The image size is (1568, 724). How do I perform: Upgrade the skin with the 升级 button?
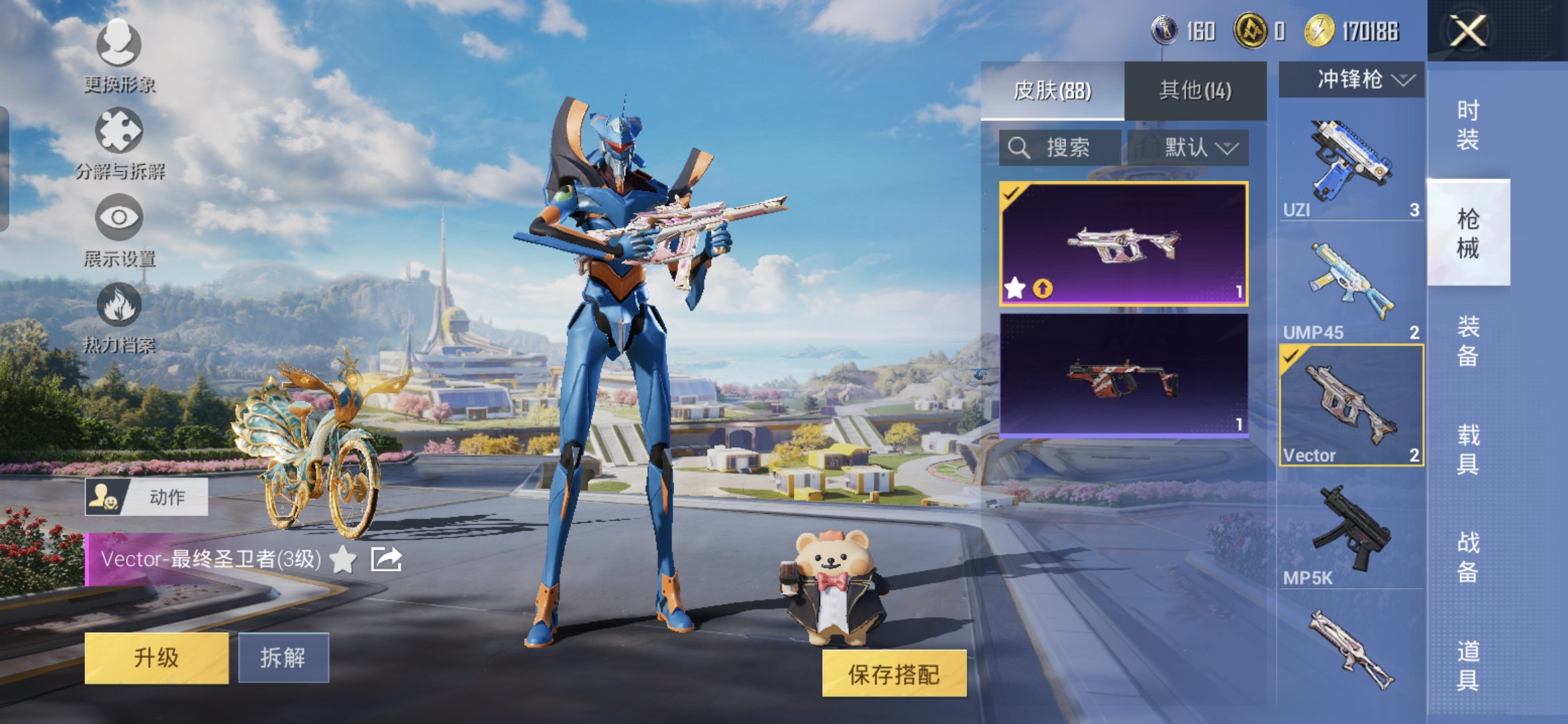pyautogui.click(x=156, y=658)
